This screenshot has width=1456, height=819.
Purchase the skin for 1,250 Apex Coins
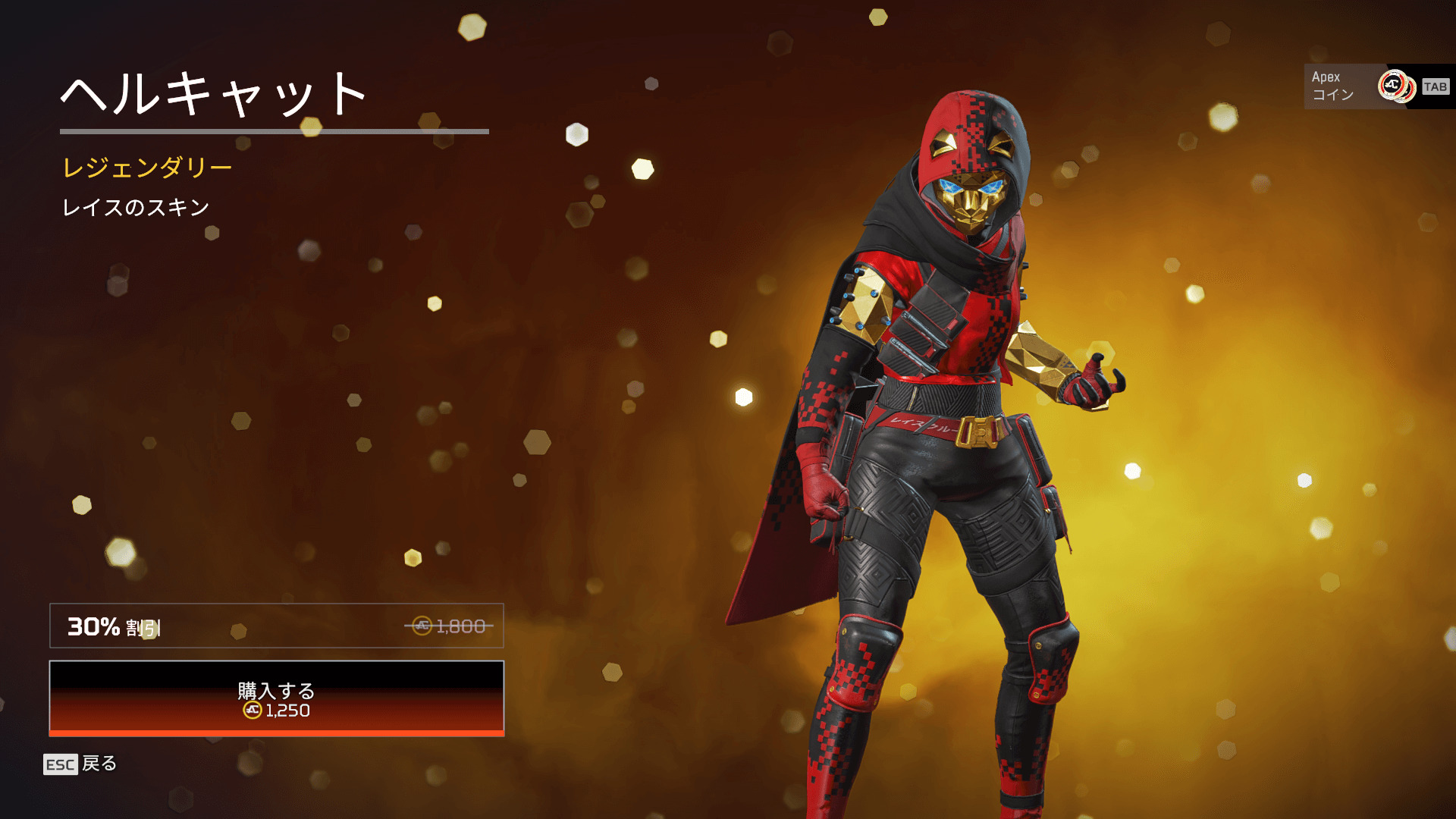point(276,698)
